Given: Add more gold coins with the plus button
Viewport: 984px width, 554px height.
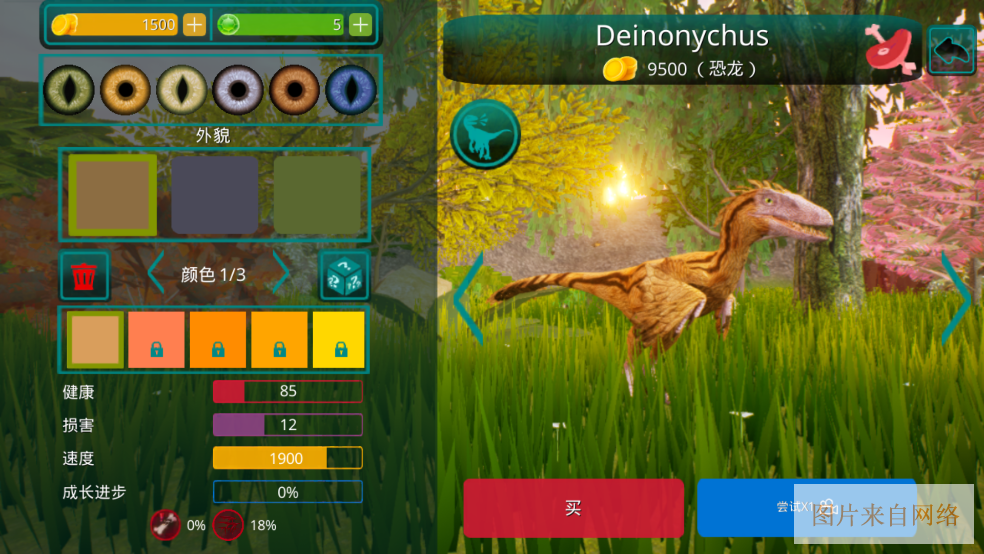Looking at the screenshot, I should (195, 25).
